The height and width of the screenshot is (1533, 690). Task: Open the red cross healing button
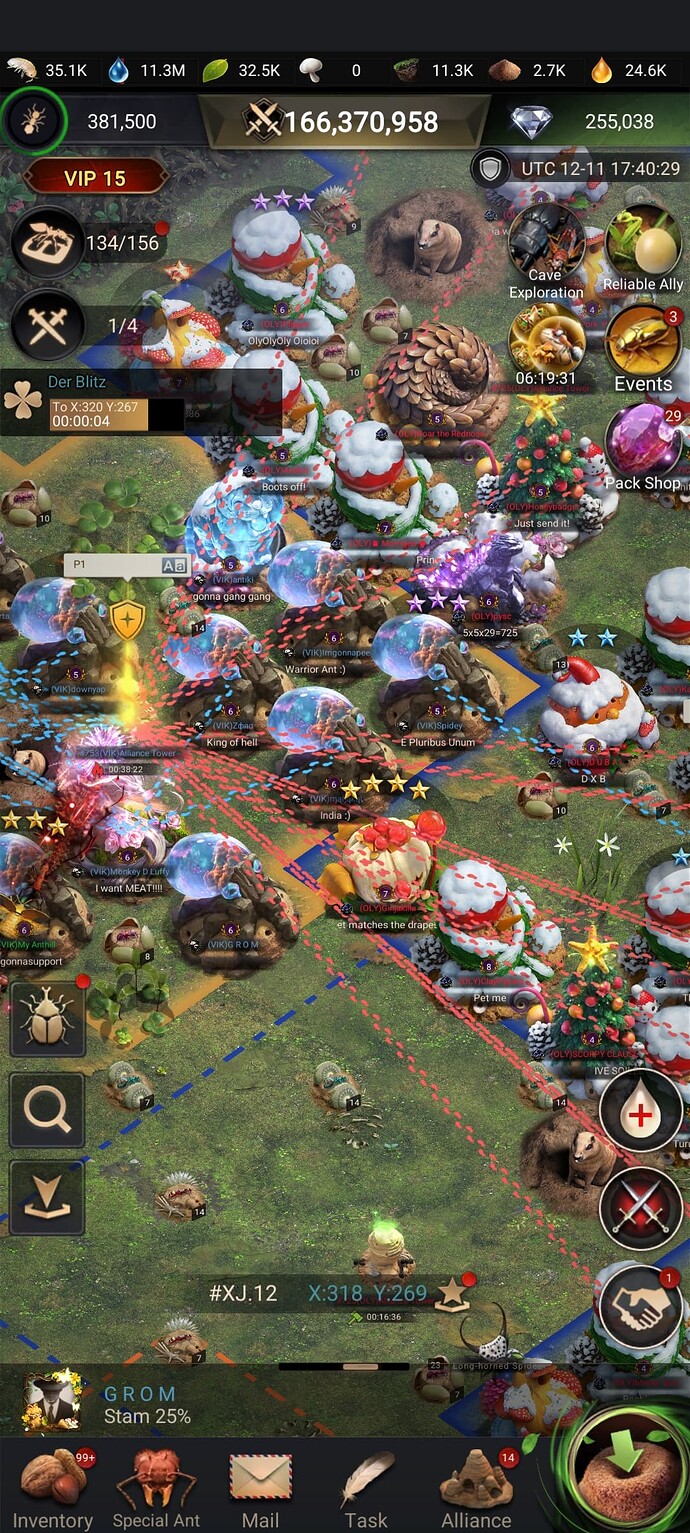tap(640, 1111)
